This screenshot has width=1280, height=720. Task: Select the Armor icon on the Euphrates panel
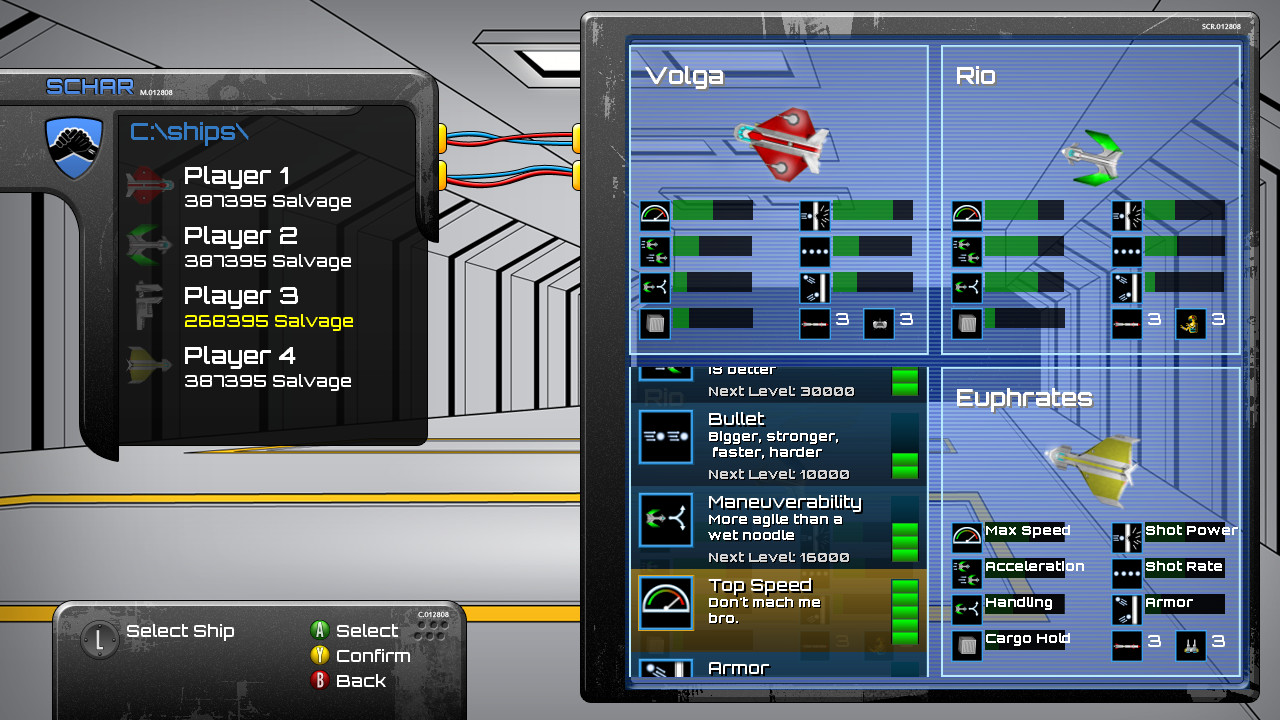(x=1126, y=610)
